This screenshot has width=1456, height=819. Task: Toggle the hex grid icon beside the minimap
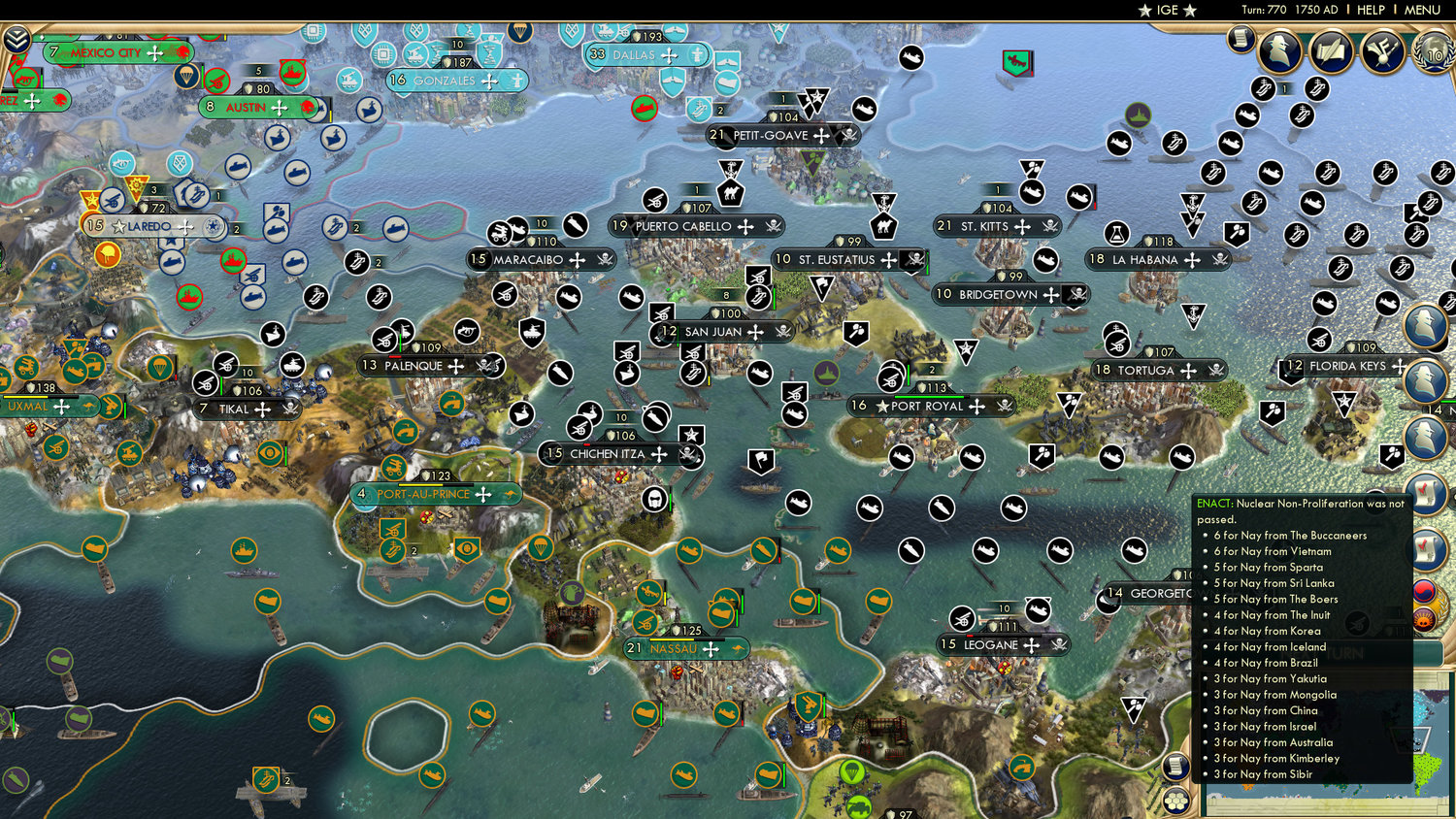coord(1175,801)
